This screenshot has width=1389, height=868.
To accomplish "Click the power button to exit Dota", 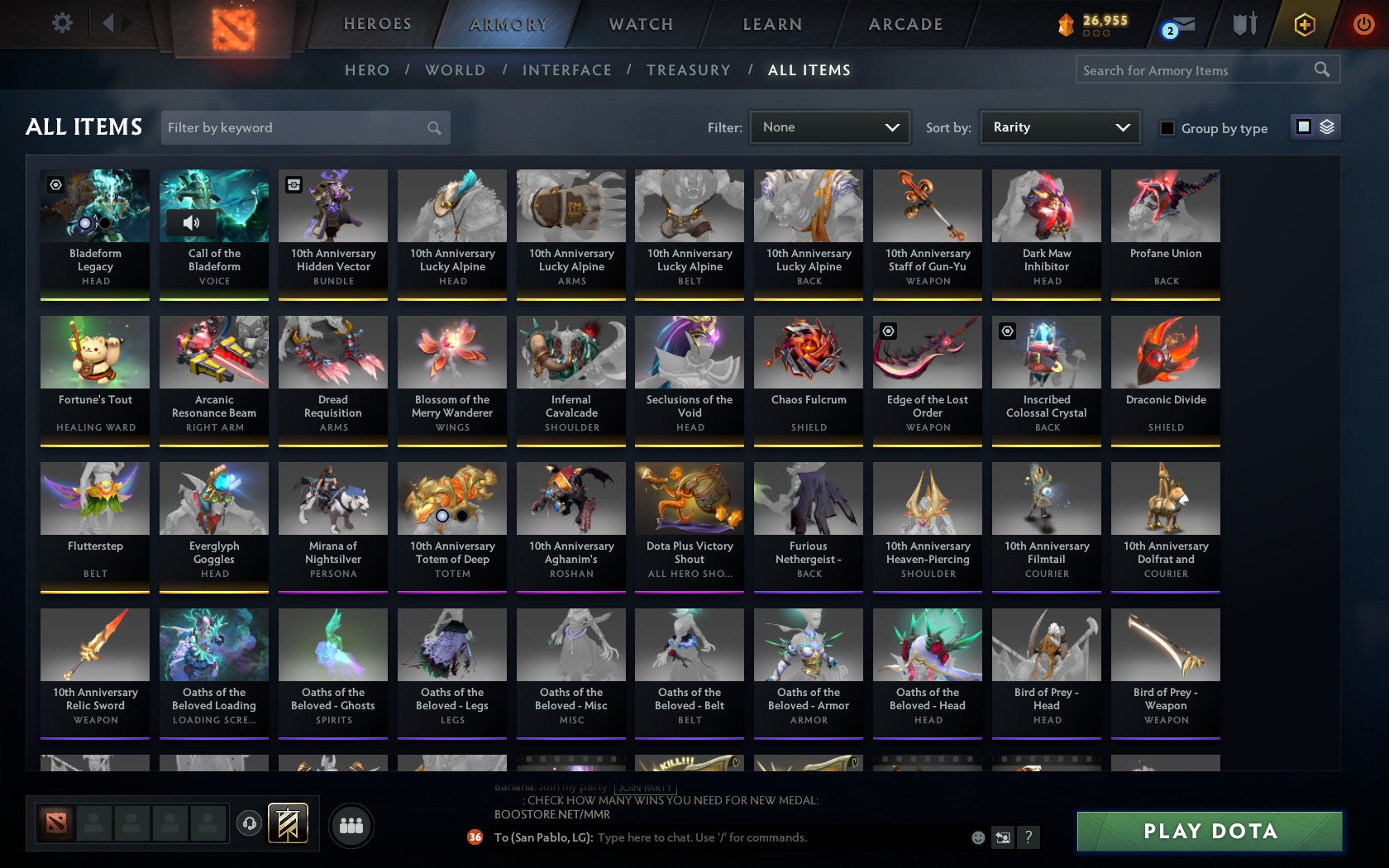I will [1363, 24].
